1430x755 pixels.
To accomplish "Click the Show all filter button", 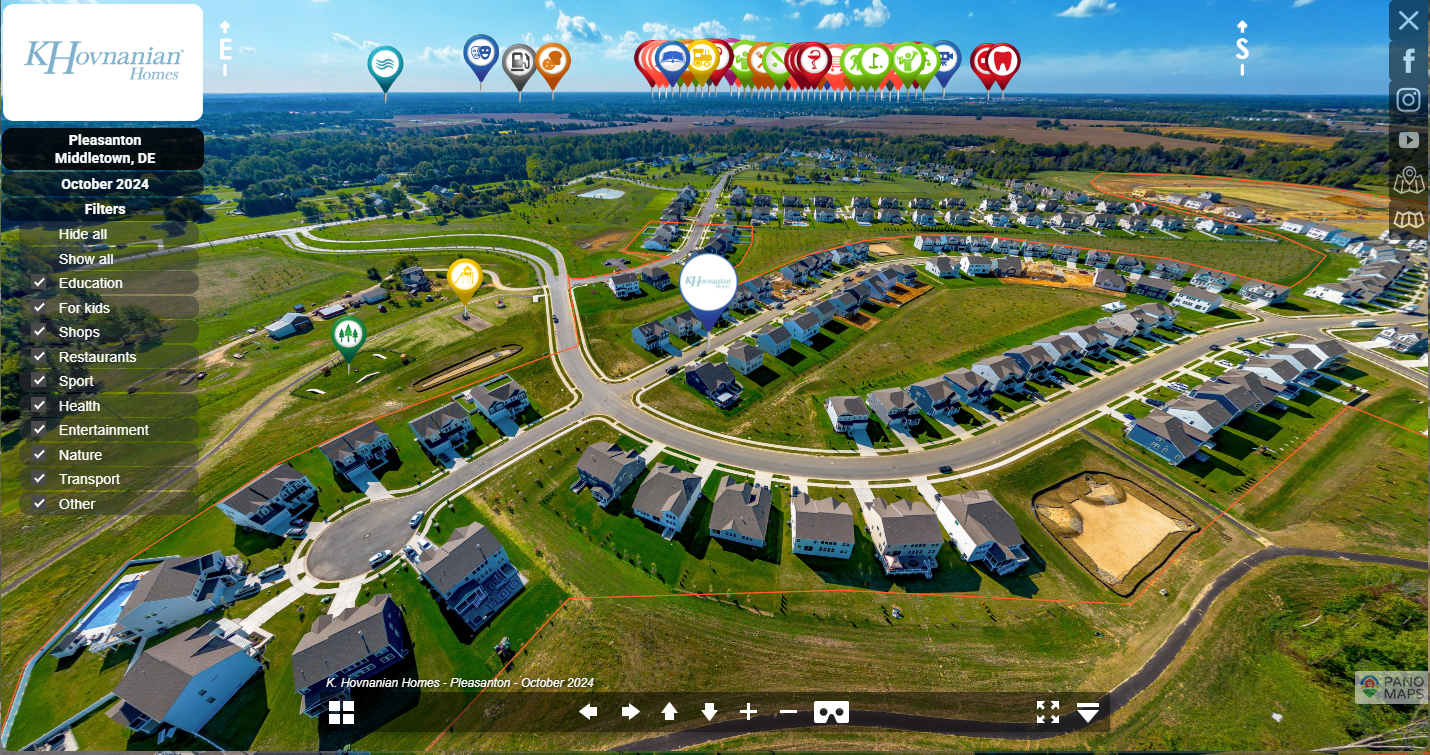I will (x=86, y=259).
